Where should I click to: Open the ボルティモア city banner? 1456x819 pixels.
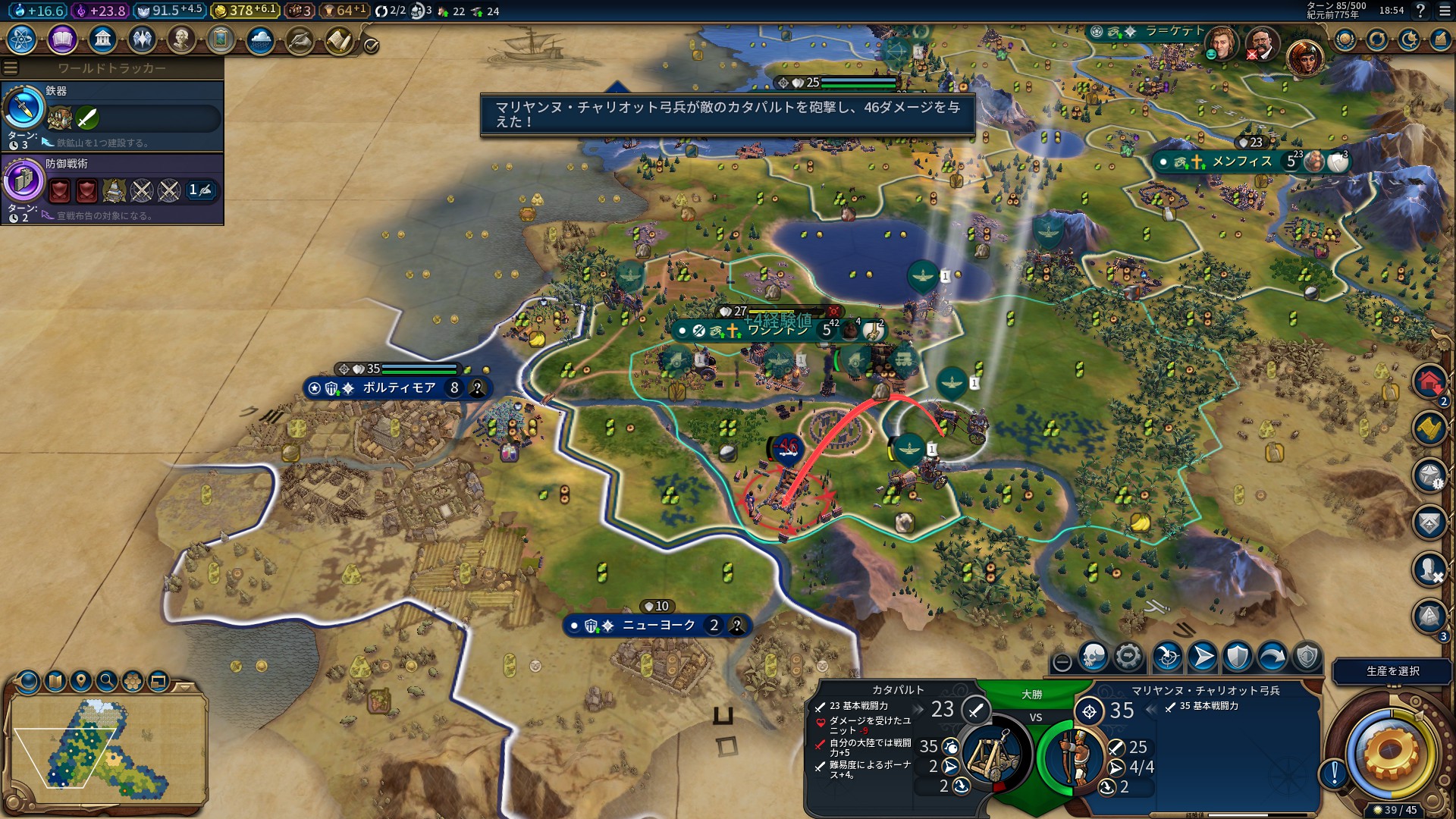point(398,388)
